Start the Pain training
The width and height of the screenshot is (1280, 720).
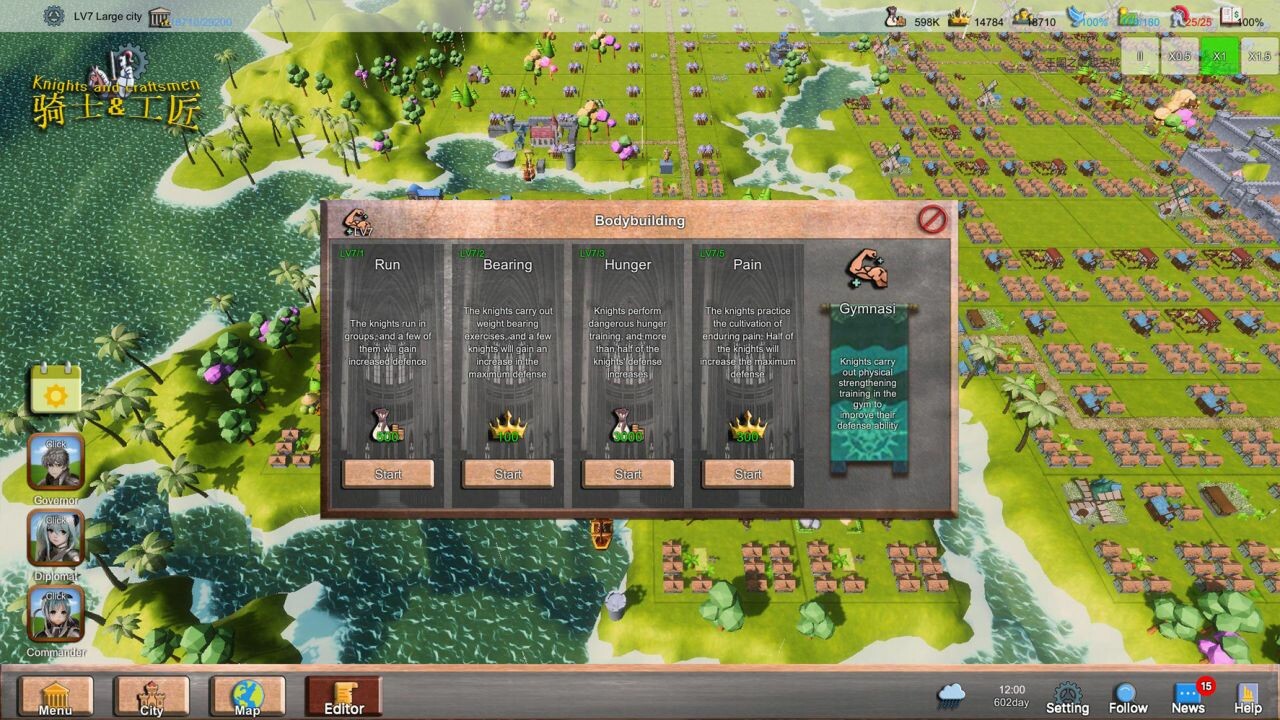point(748,474)
